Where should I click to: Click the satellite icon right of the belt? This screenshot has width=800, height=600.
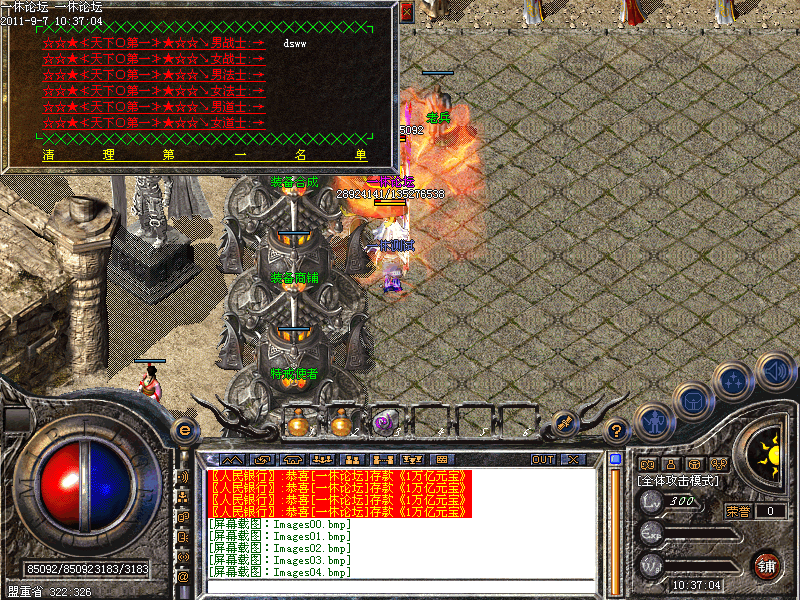(564, 424)
